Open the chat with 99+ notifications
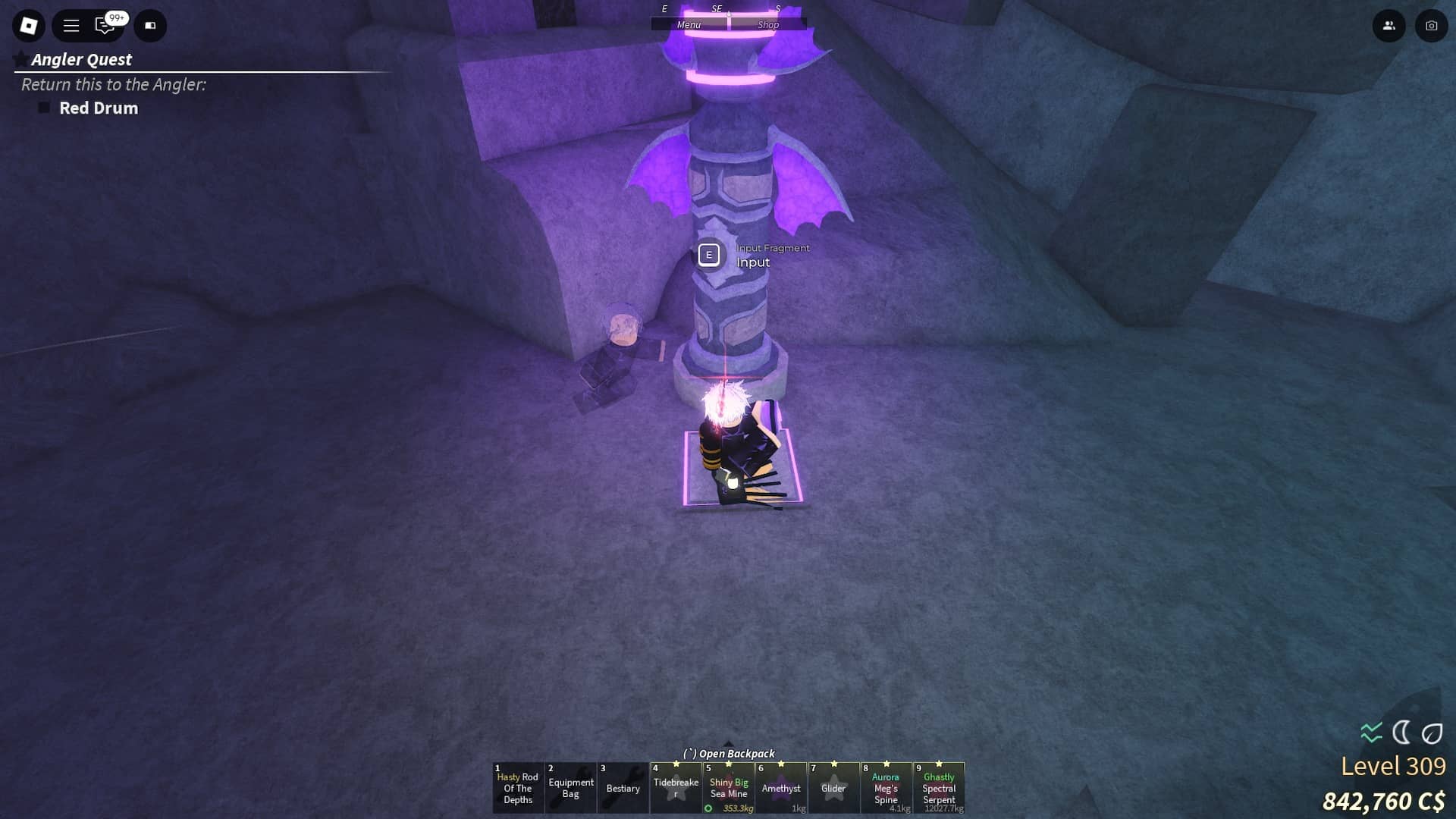Screen dimensions: 1456x819 [102, 25]
